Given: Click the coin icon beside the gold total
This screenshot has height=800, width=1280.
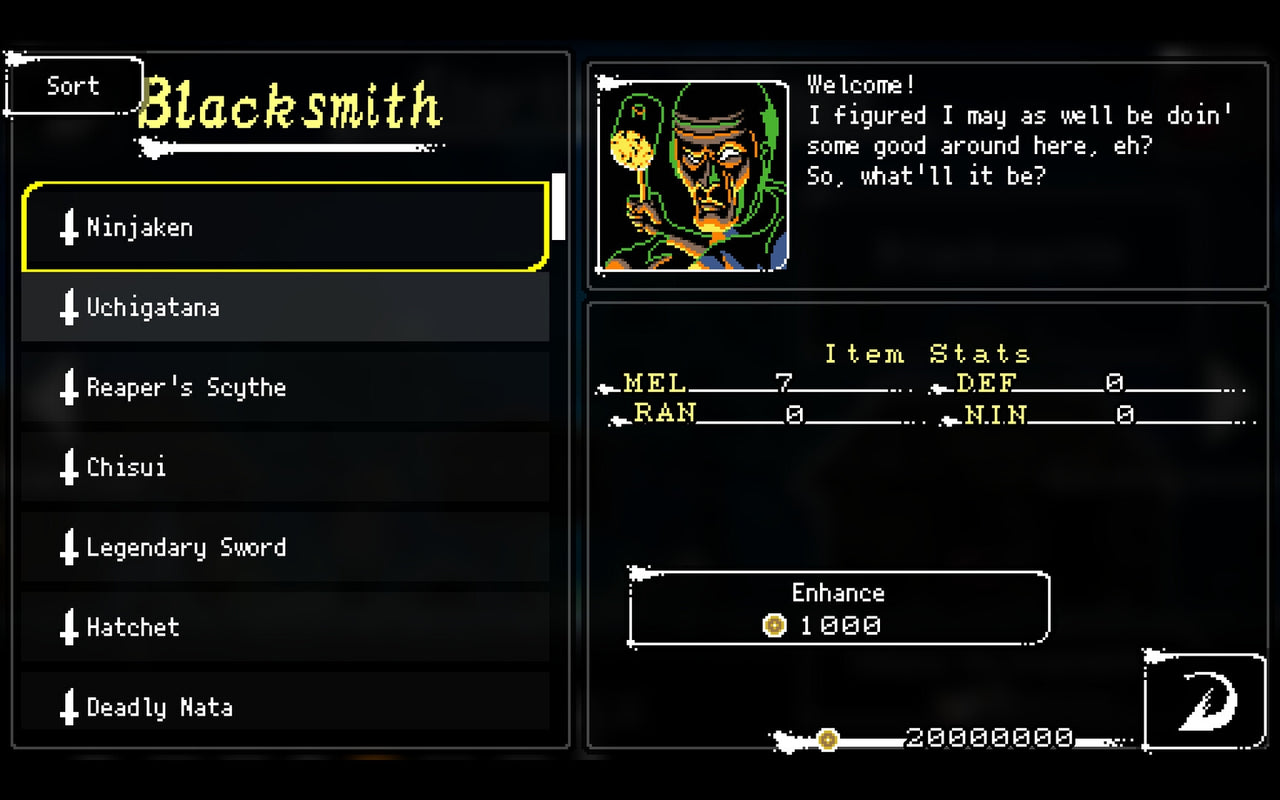Looking at the screenshot, I should (x=827, y=740).
